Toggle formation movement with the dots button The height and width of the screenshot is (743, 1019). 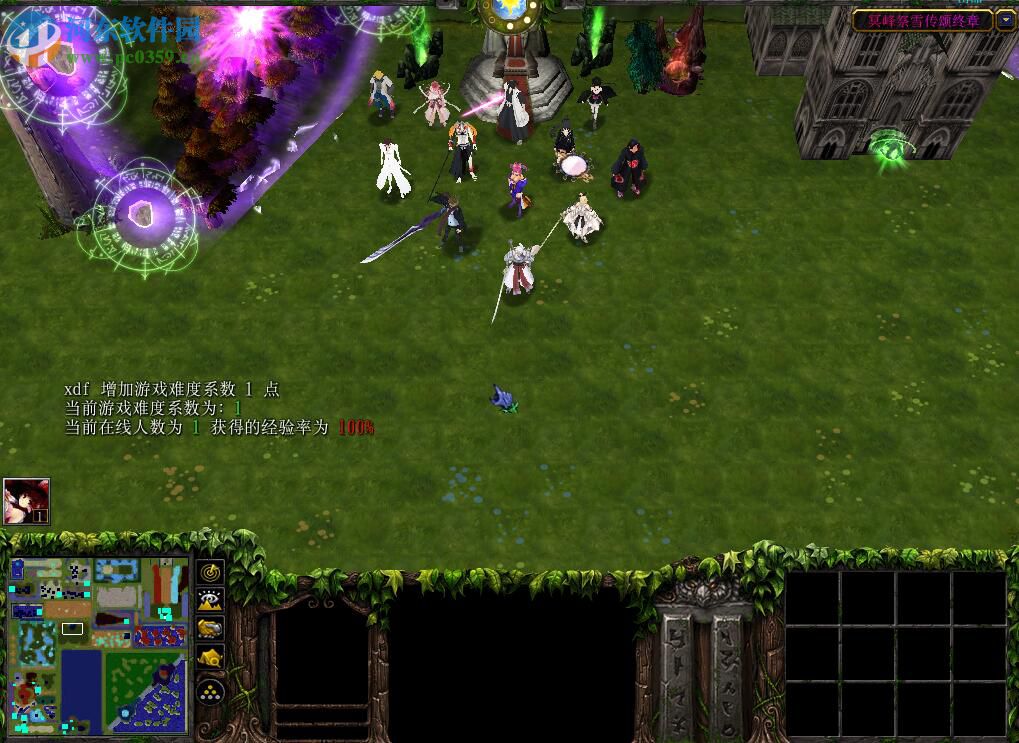point(210,690)
